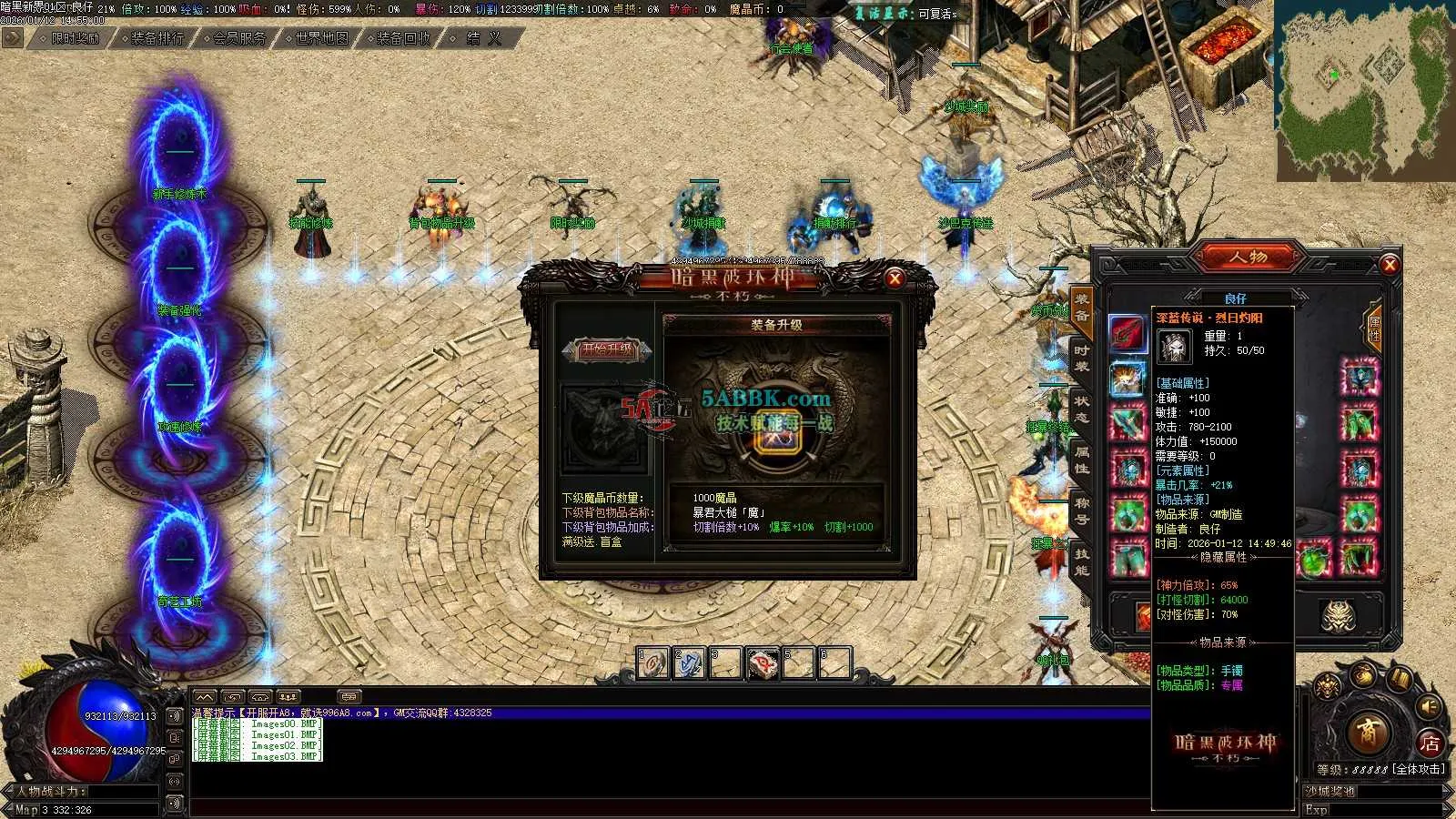Click the 开始升级 button
The width and height of the screenshot is (1456, 819).
[x=606, y=349]
